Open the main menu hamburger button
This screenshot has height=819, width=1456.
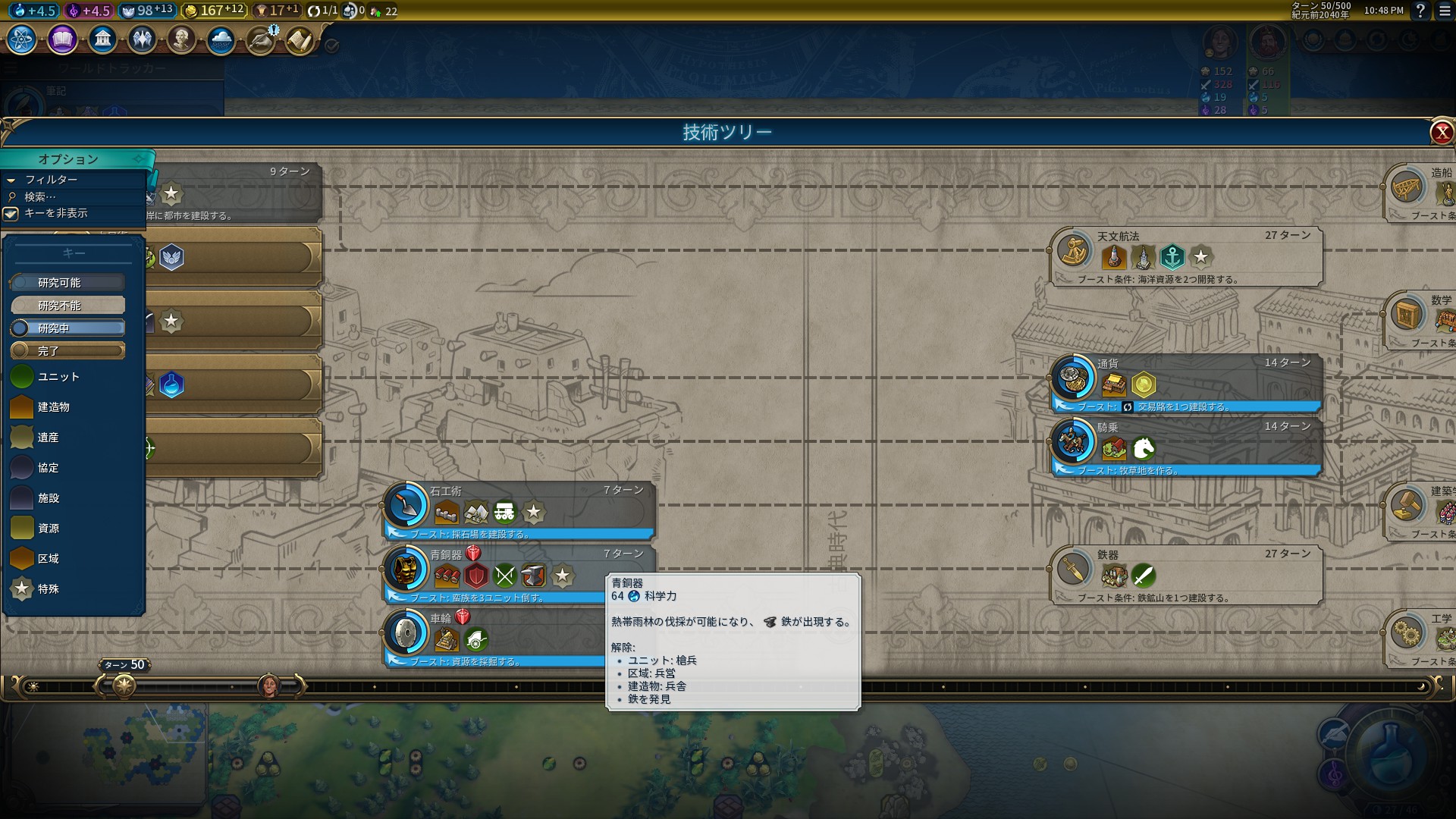(x=1445, y=11)
